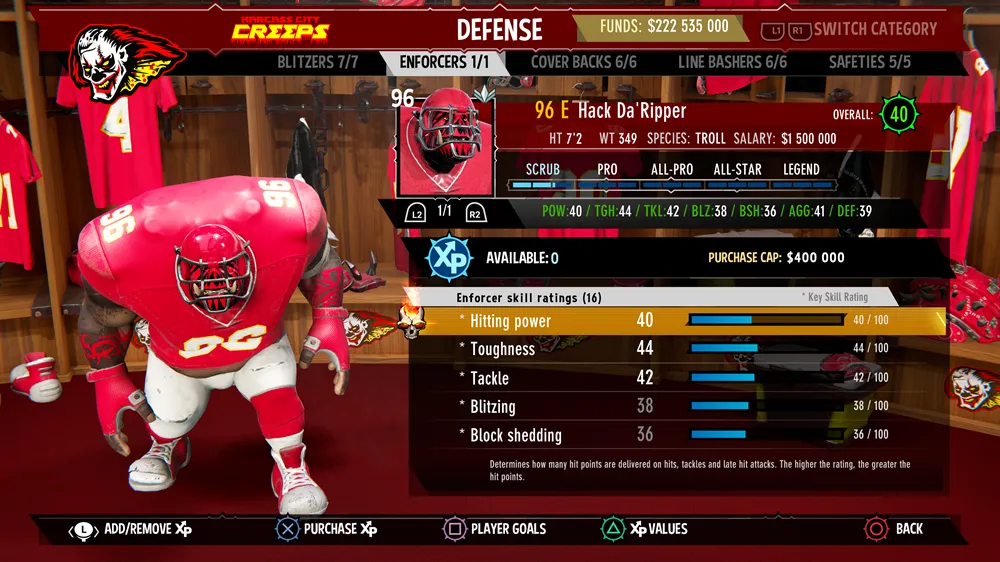The height and width of the screenshot is (562, 1000).
Task: Select the Block shedding skill row
Action: [x=680, y=435]
